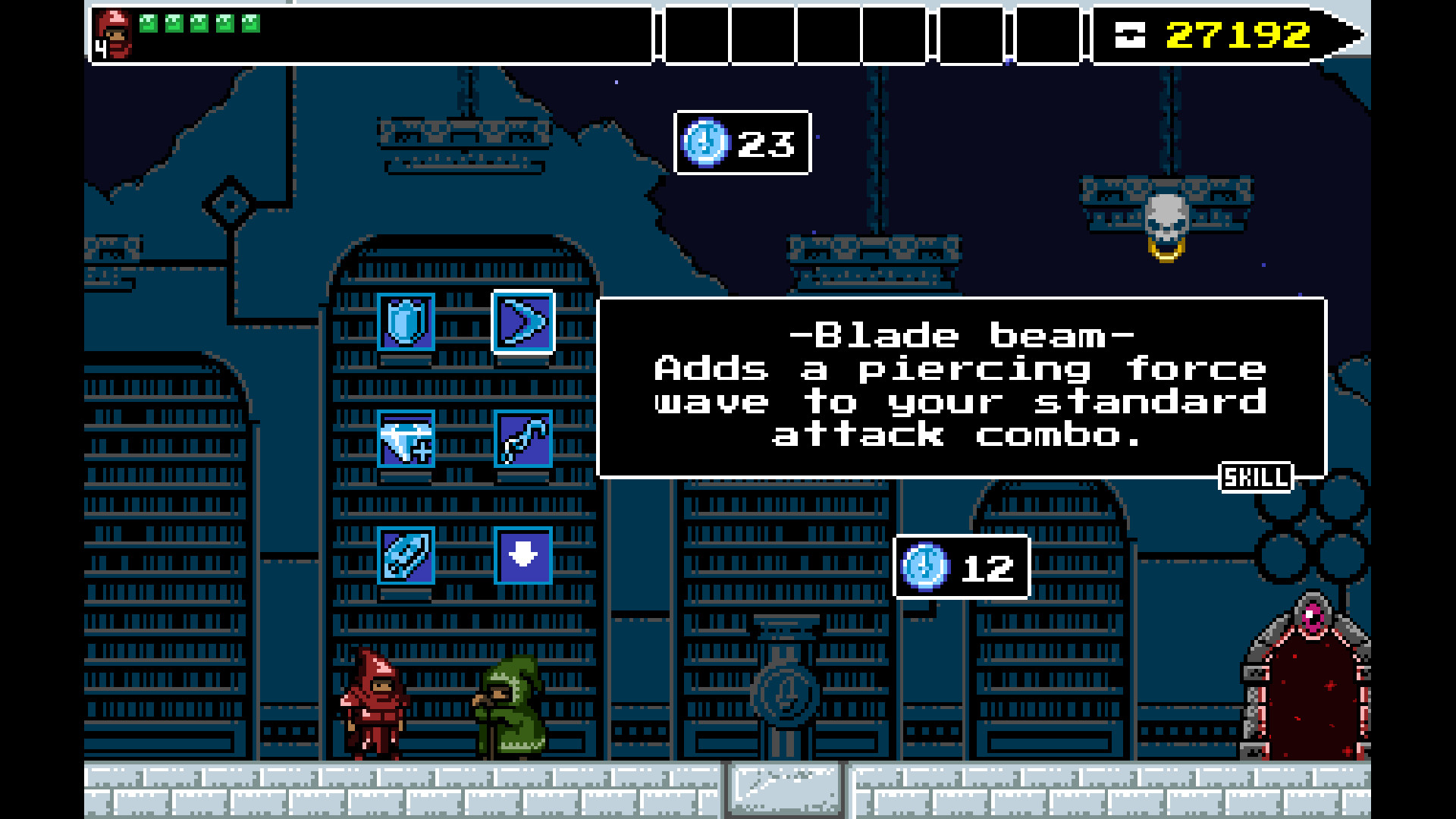Viewport: 1456px width, 819px height.
Task: Click the blue coin icon beside 12
Action: pyautogui.click(x=926, y=567)
